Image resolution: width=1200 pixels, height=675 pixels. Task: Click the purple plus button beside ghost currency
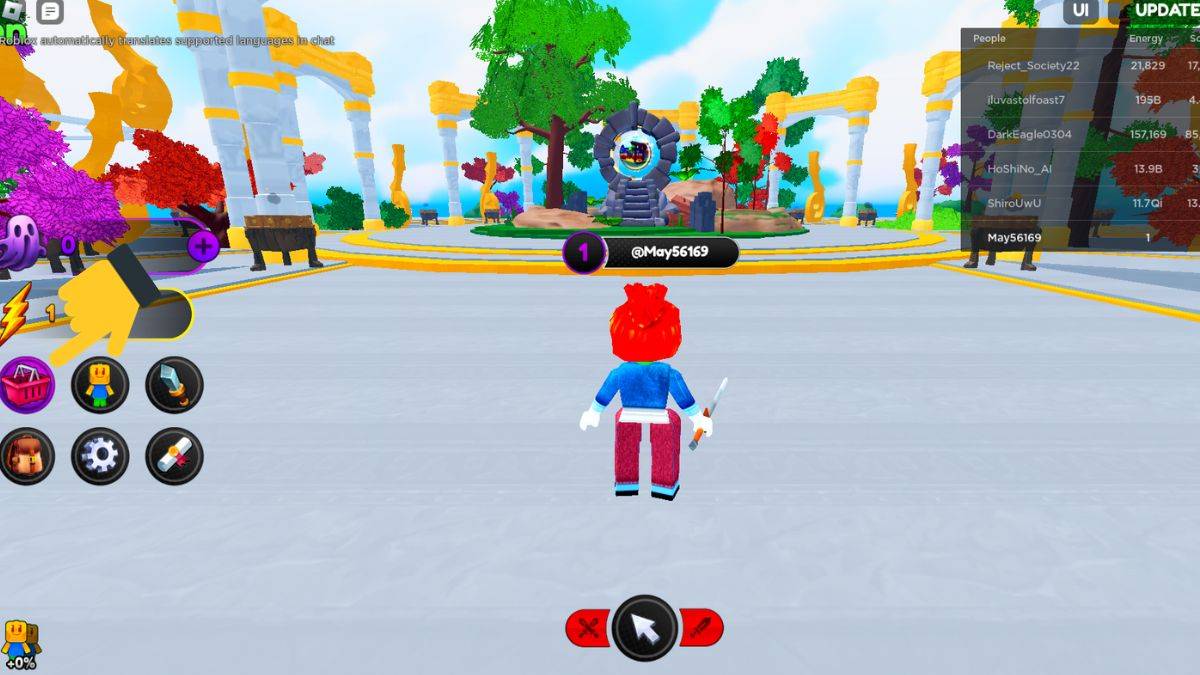point(203,246)
